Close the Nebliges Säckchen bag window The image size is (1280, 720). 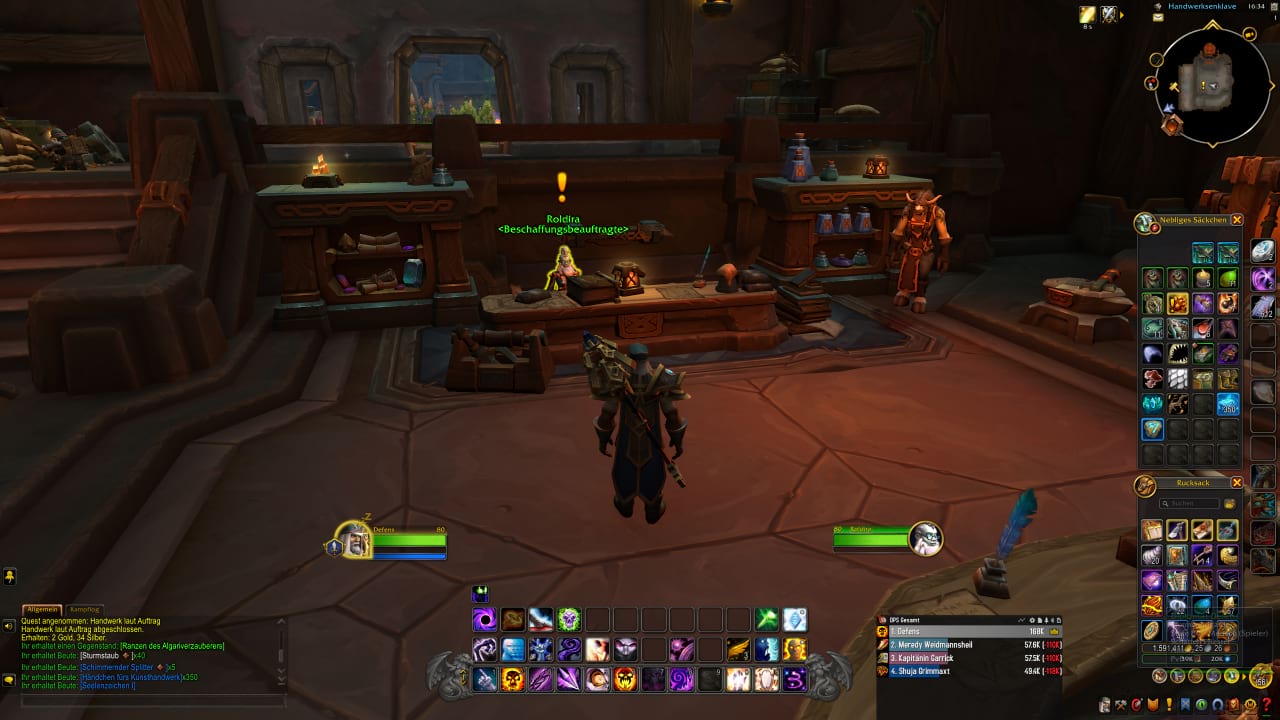pyautogui.click(x=1237, y=220)
